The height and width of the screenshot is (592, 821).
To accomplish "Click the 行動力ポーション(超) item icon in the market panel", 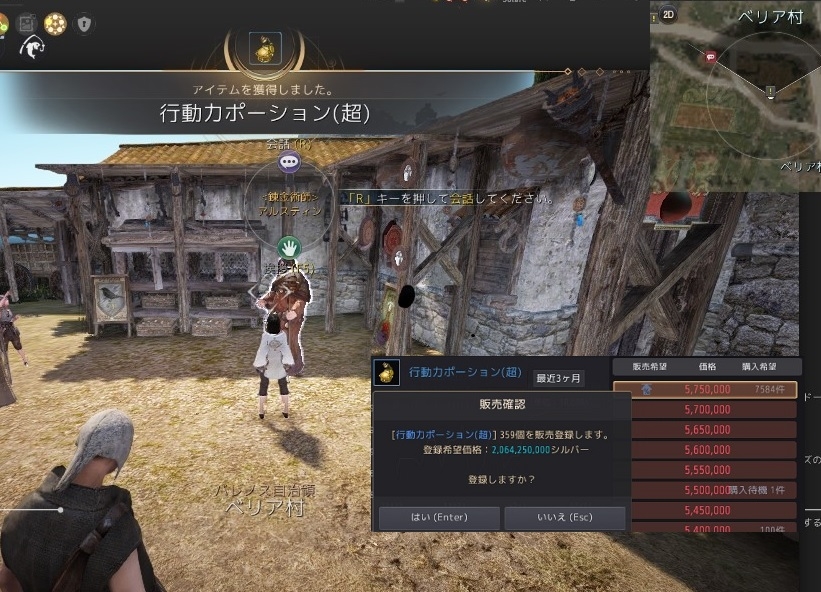I will (x=385, y=373).
